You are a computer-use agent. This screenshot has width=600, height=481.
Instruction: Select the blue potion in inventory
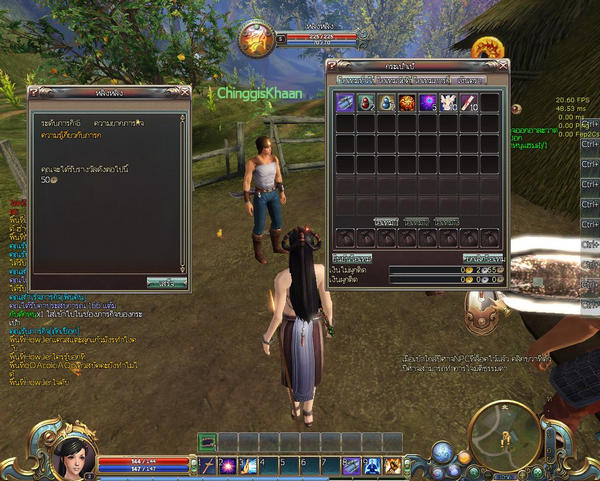(385, 103)
